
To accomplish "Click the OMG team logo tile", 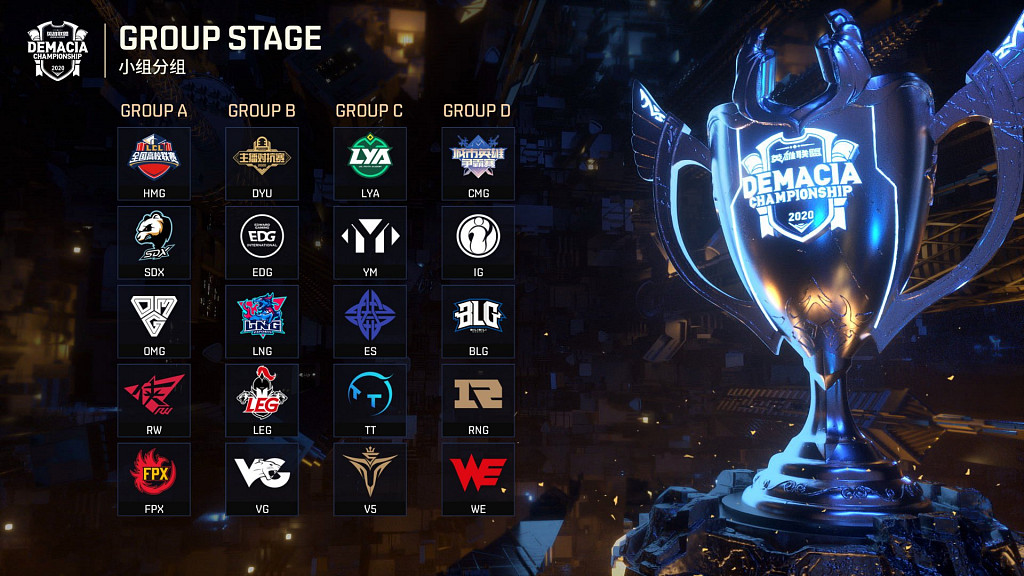I will click(x=154, y=322).
